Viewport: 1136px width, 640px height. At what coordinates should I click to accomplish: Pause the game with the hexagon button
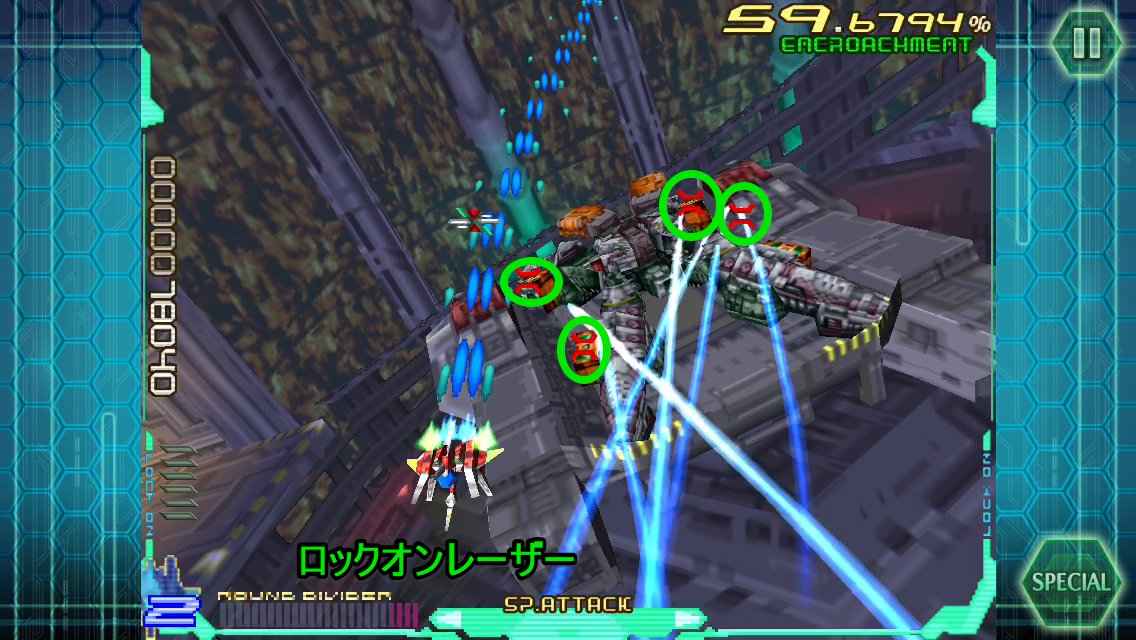pyautogui.click(x=1086, y=42)
